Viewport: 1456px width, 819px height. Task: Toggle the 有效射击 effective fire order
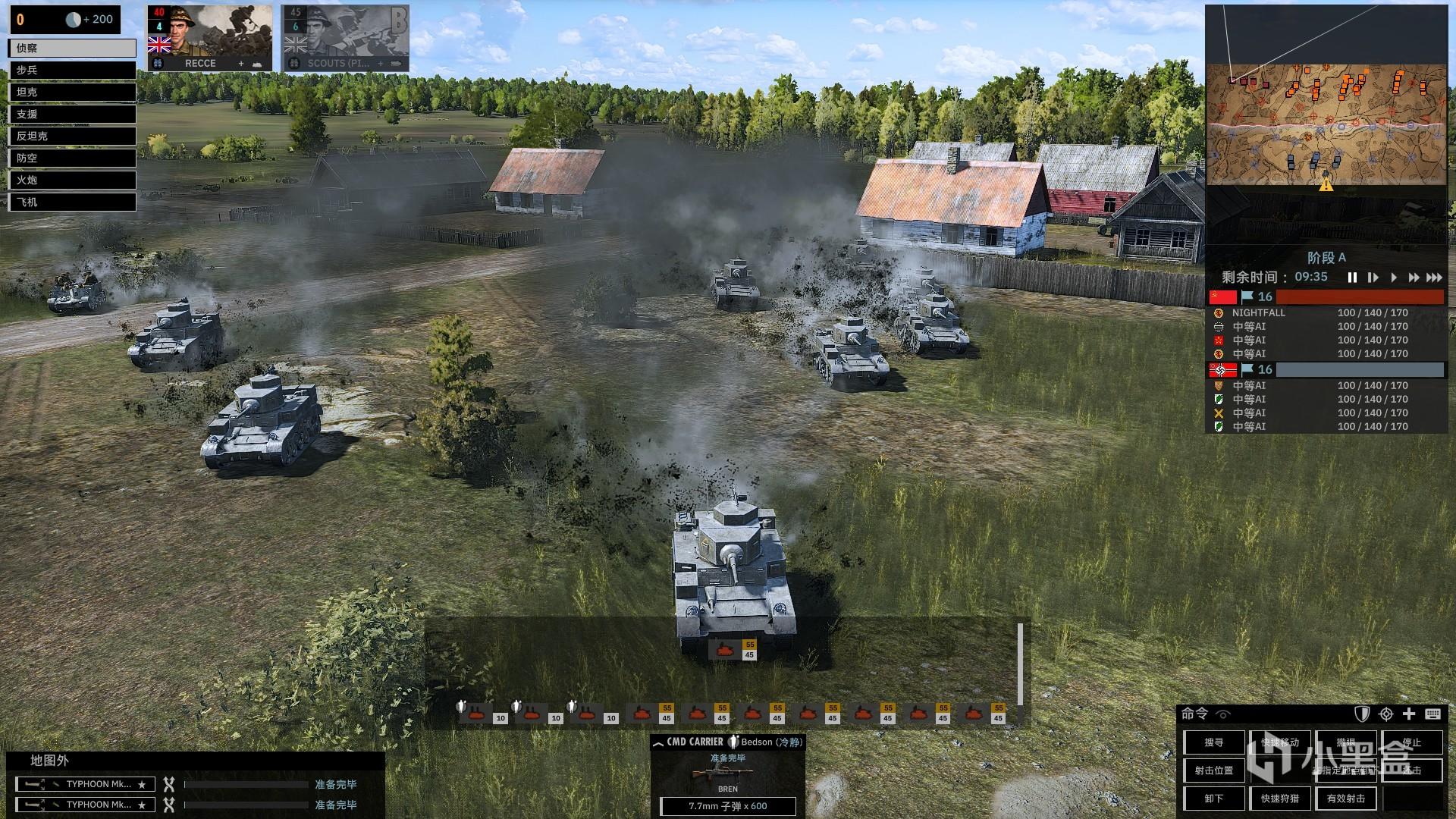(1346, 799)
